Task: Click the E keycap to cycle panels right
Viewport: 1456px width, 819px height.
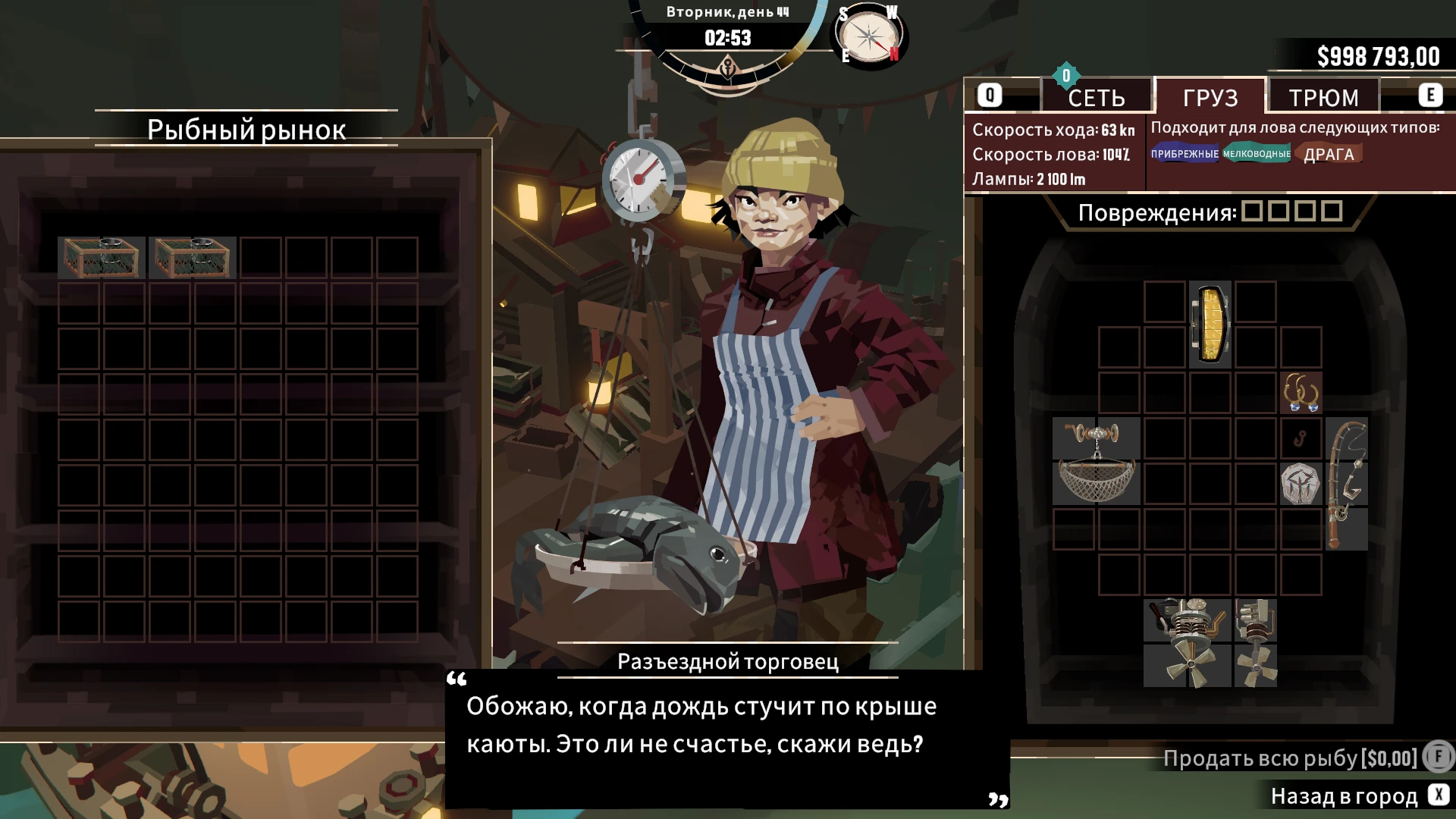Action: [1430, 95]
